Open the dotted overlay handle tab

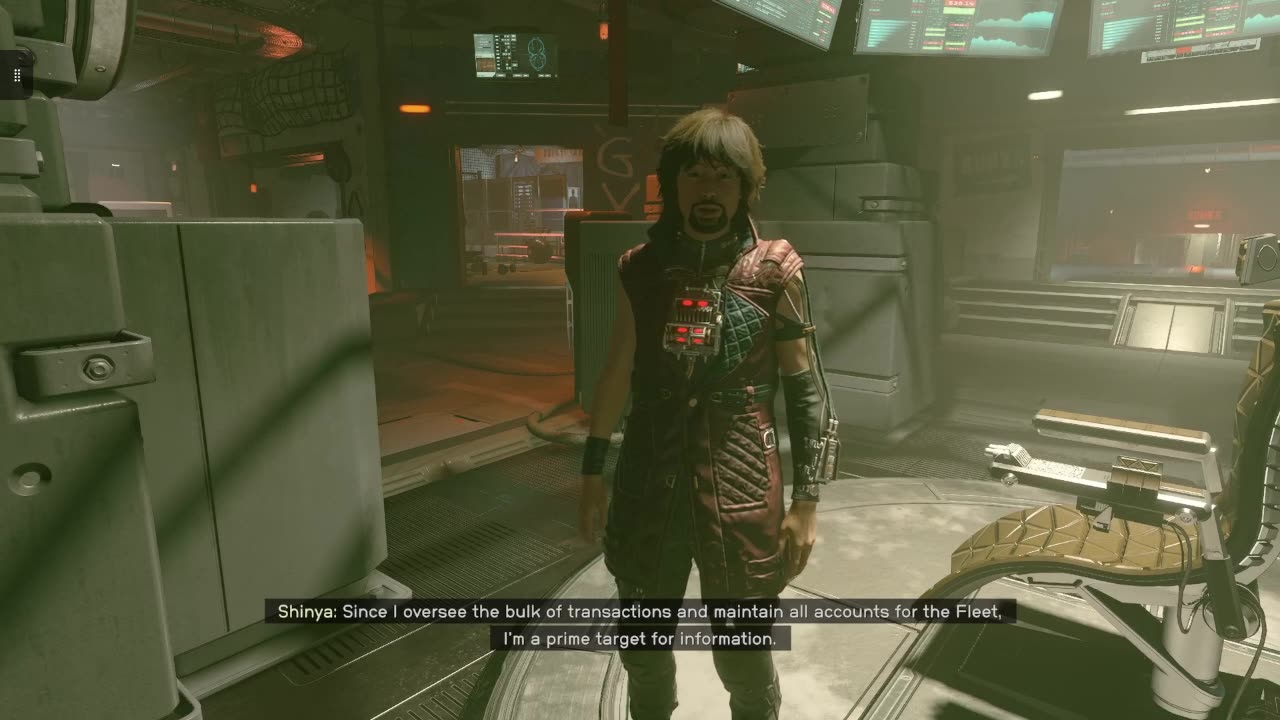coord(16,76)
